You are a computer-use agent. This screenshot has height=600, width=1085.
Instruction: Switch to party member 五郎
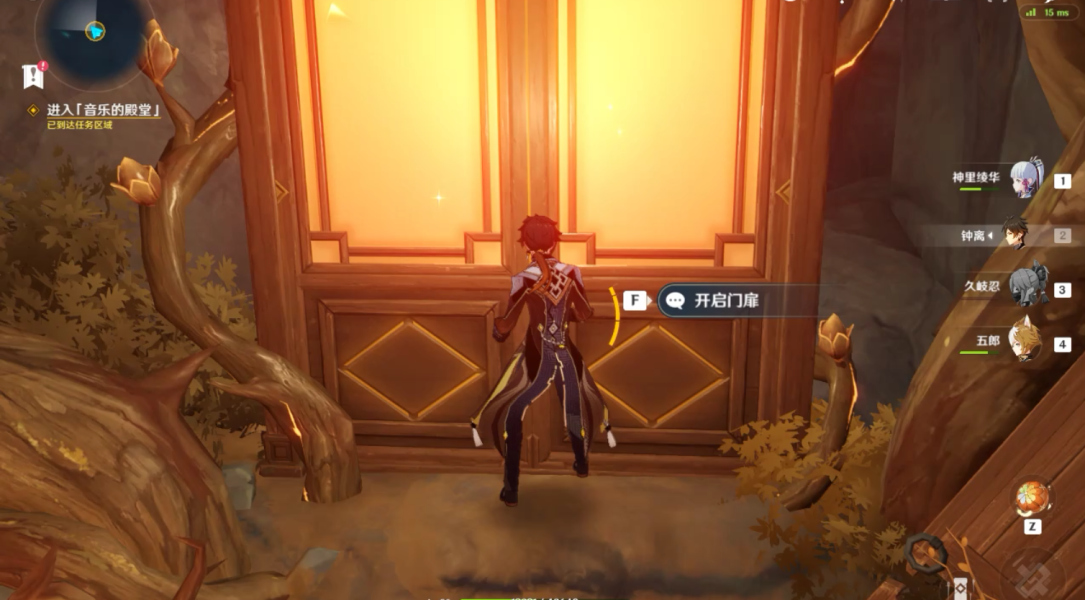(1025, 342)
